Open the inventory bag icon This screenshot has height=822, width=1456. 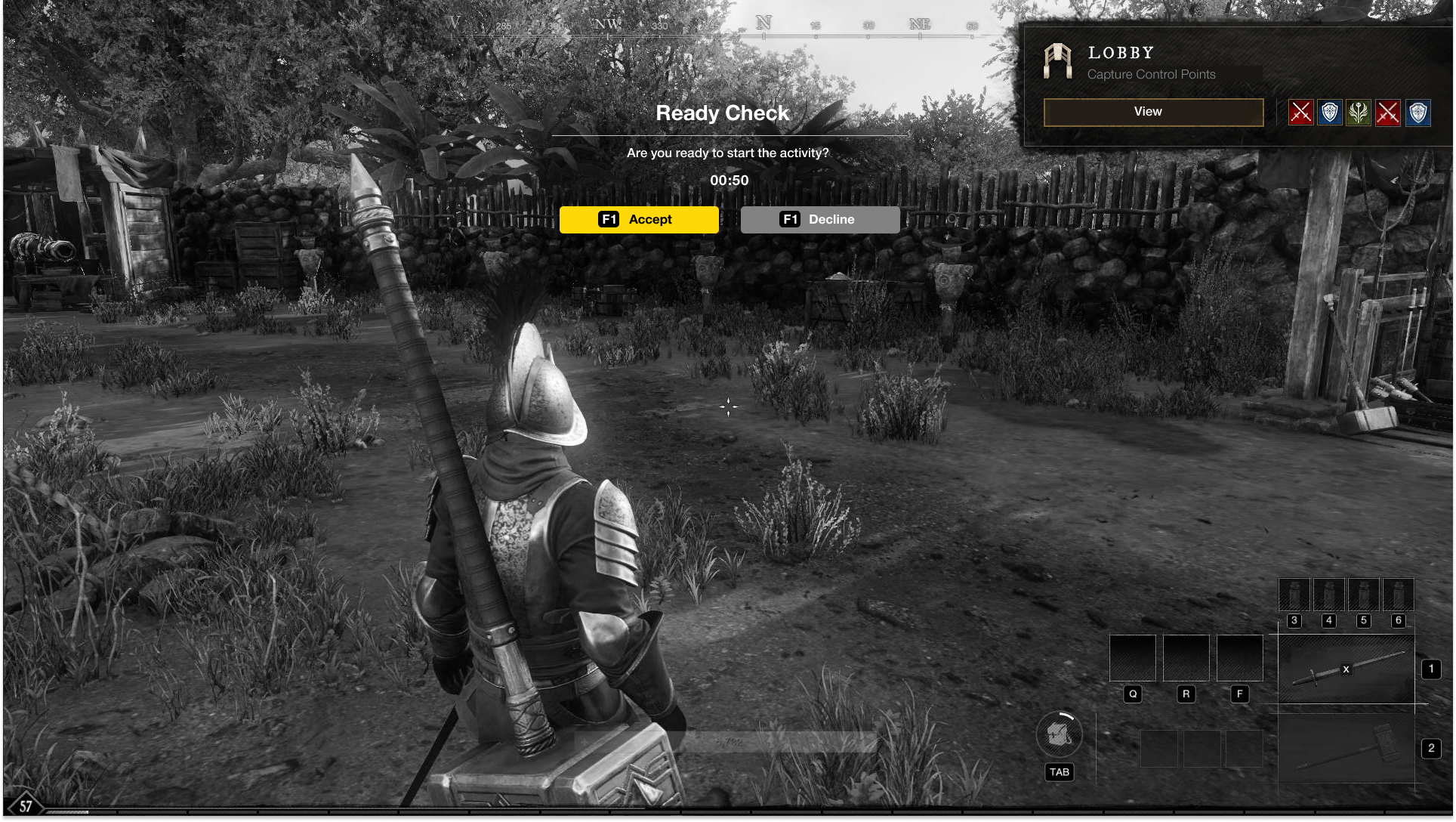pyautogui.click(x=1059, y=734)
